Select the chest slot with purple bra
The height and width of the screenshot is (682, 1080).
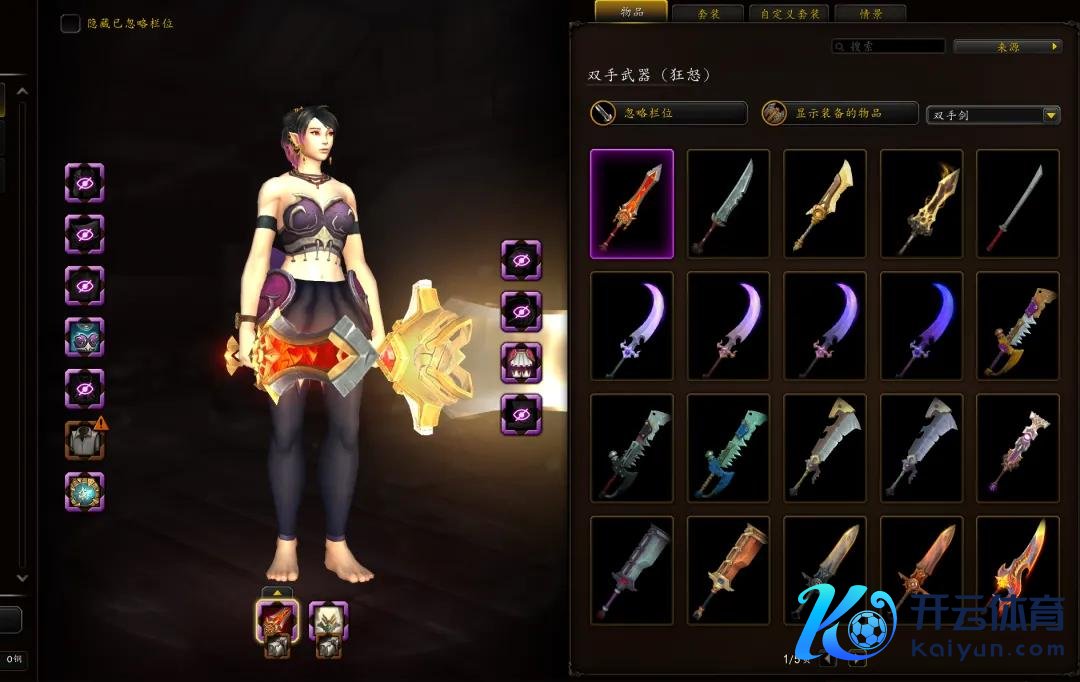[85, 337]
